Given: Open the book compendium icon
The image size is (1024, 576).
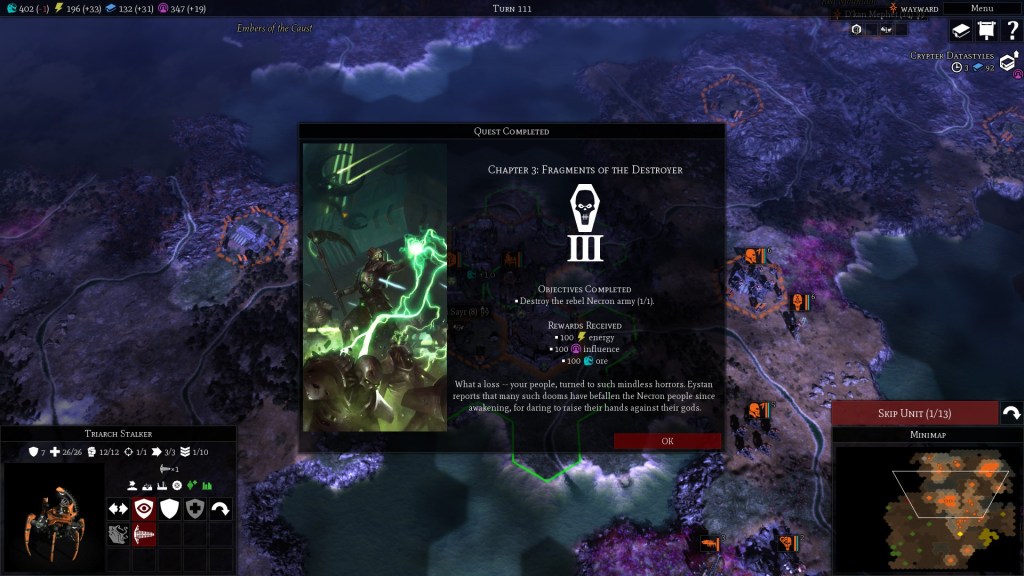Looking at the screenshot, I should pos(960,32).
